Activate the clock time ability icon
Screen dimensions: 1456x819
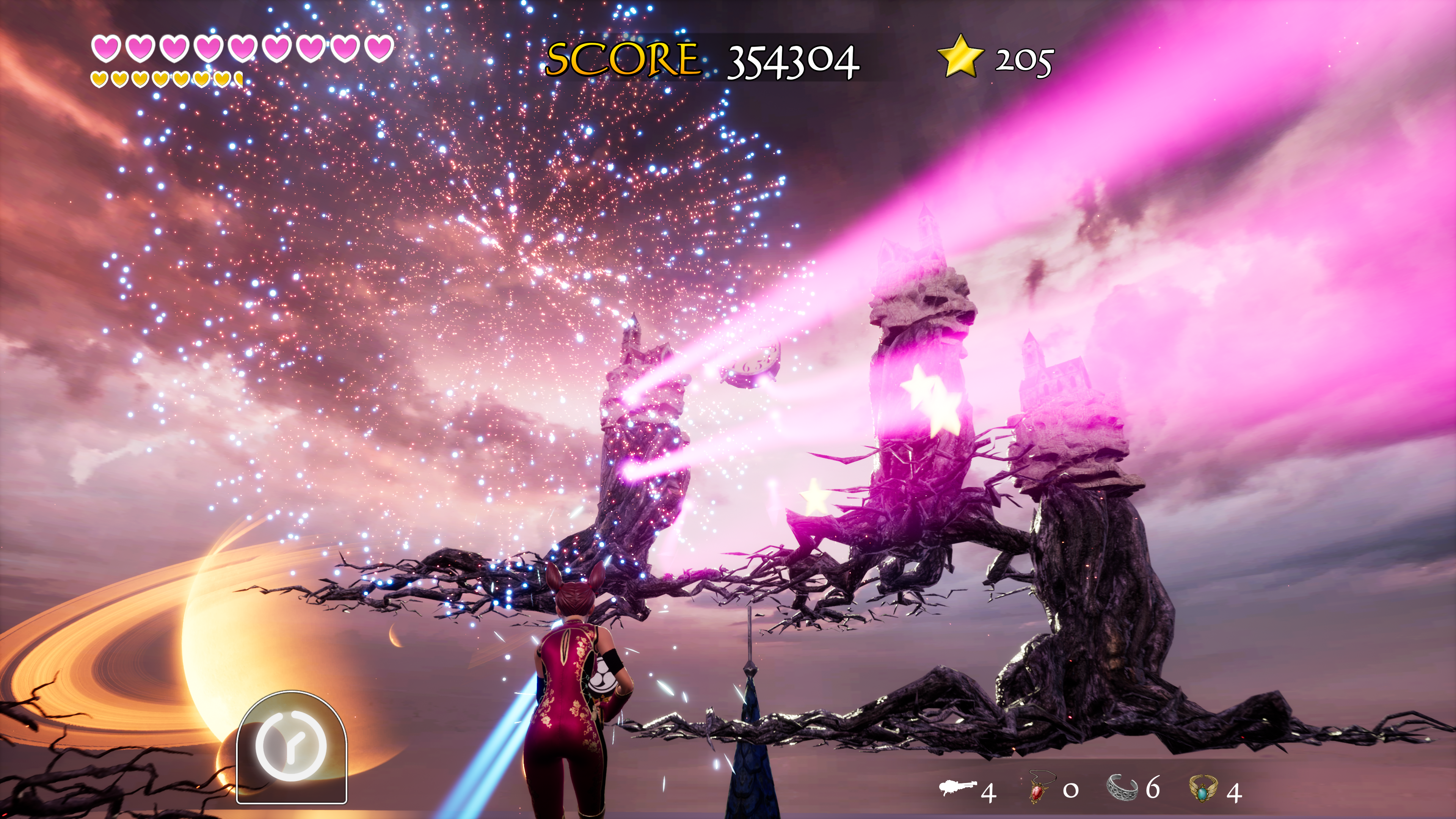(x=291, y=747)
